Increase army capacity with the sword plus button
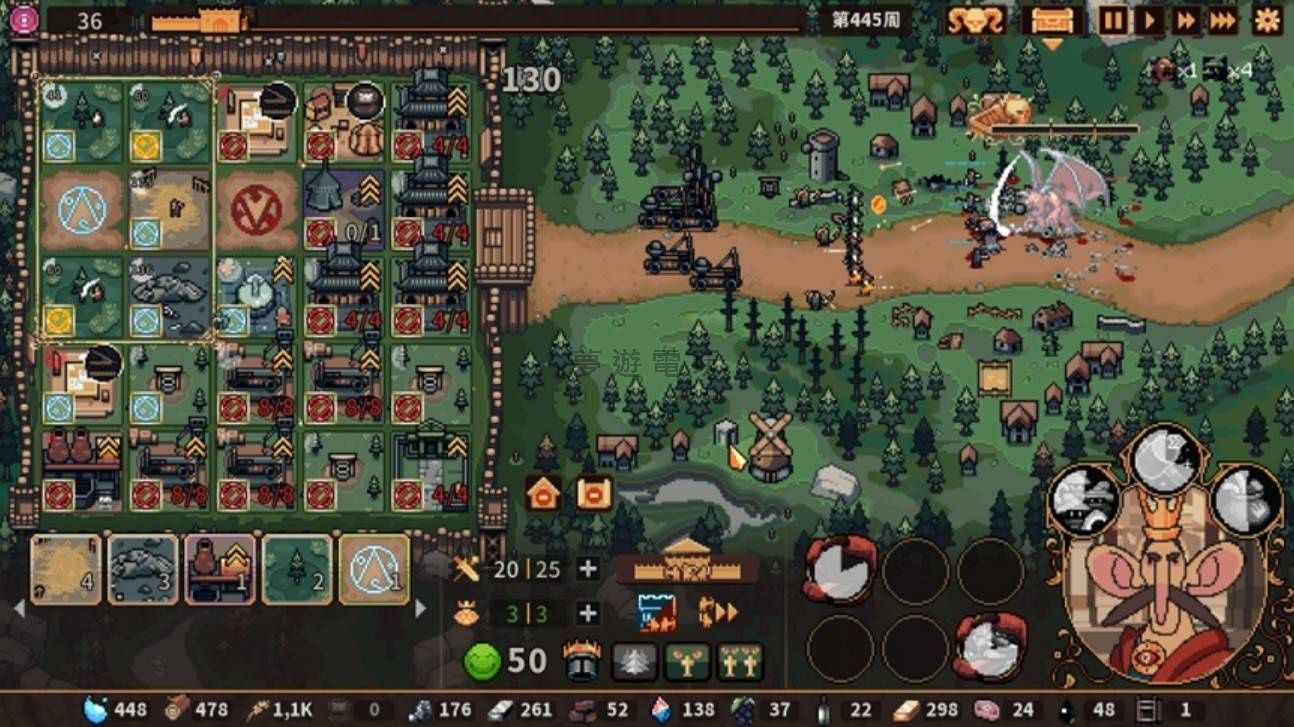1294x727 pixels. coord(588,569)
